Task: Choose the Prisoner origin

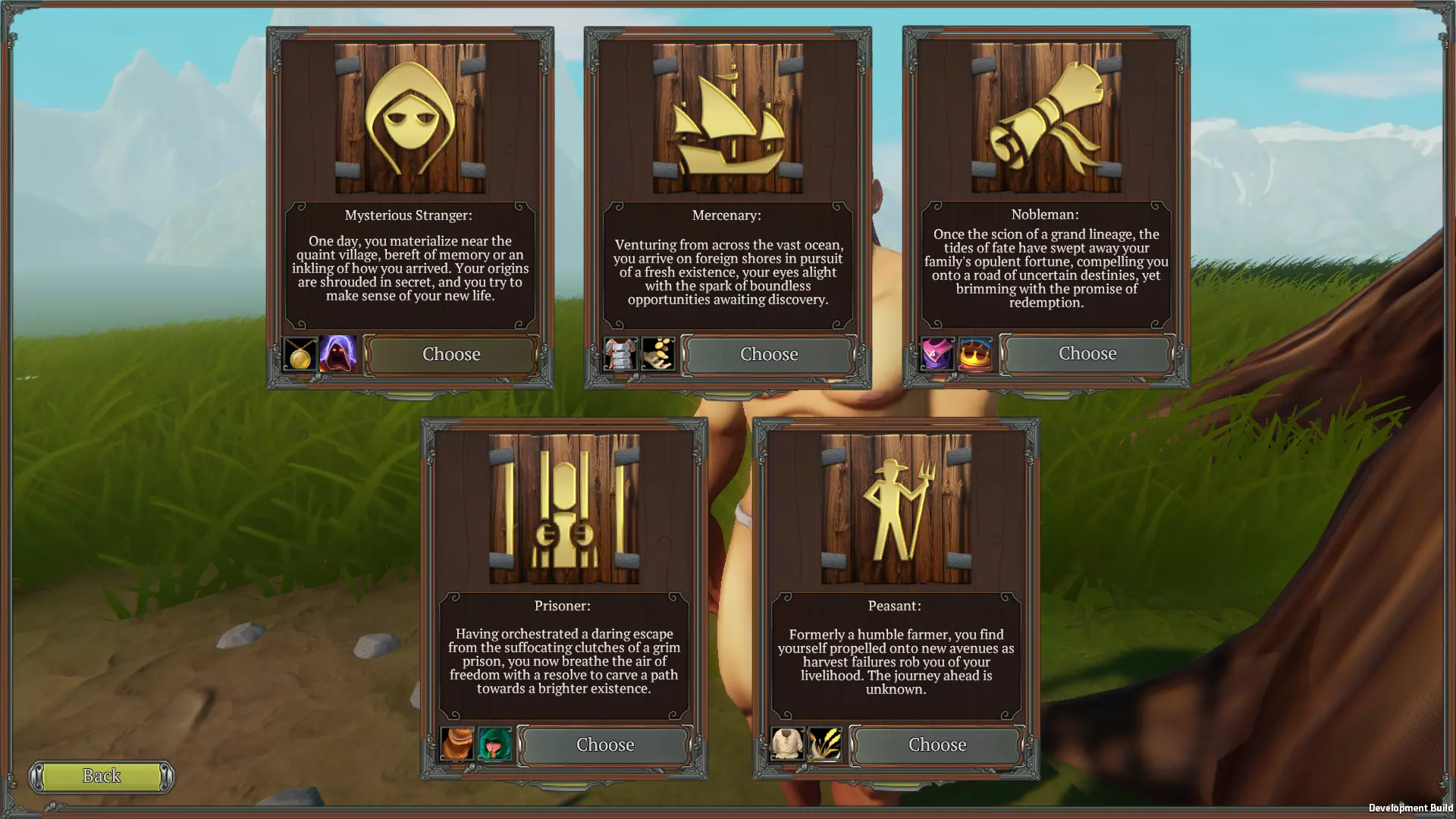Action: [604, 745]
